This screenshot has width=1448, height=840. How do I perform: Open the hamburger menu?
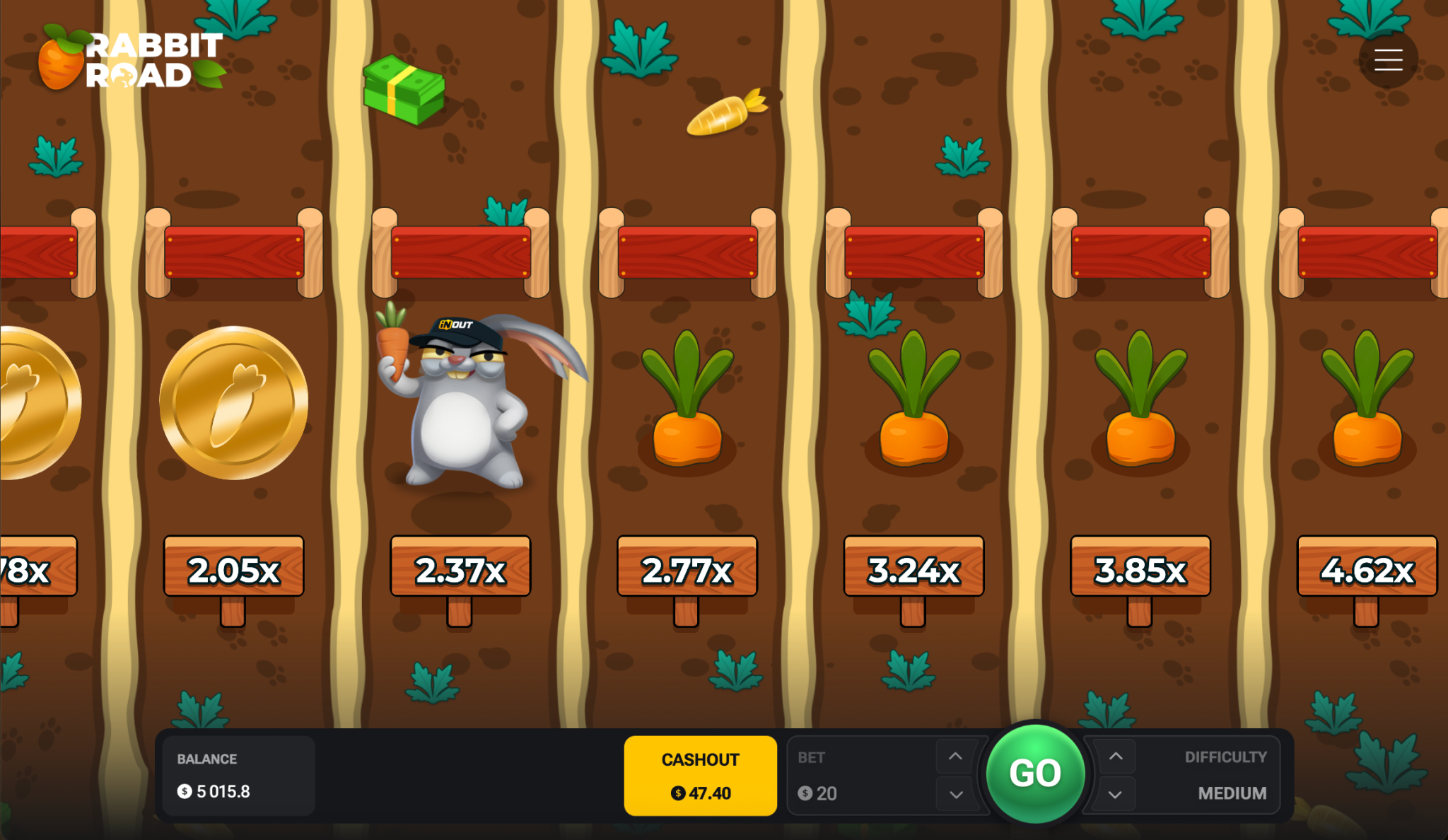point(1388,59)
